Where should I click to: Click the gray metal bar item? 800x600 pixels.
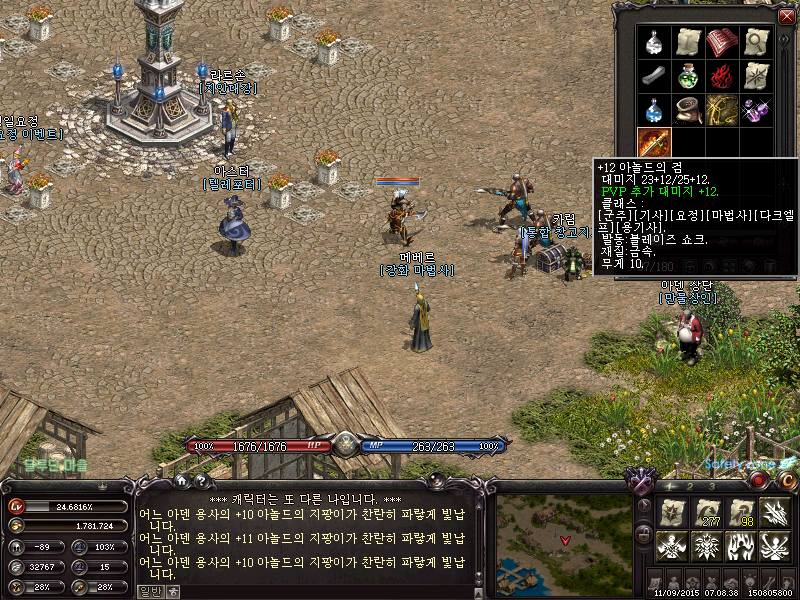(653, 76)
